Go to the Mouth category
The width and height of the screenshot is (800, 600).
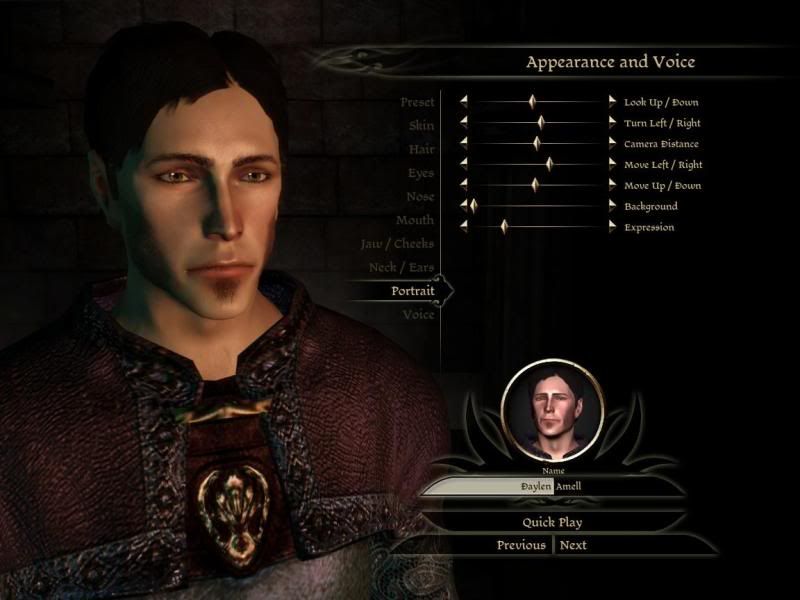click(x=414, y=220)
